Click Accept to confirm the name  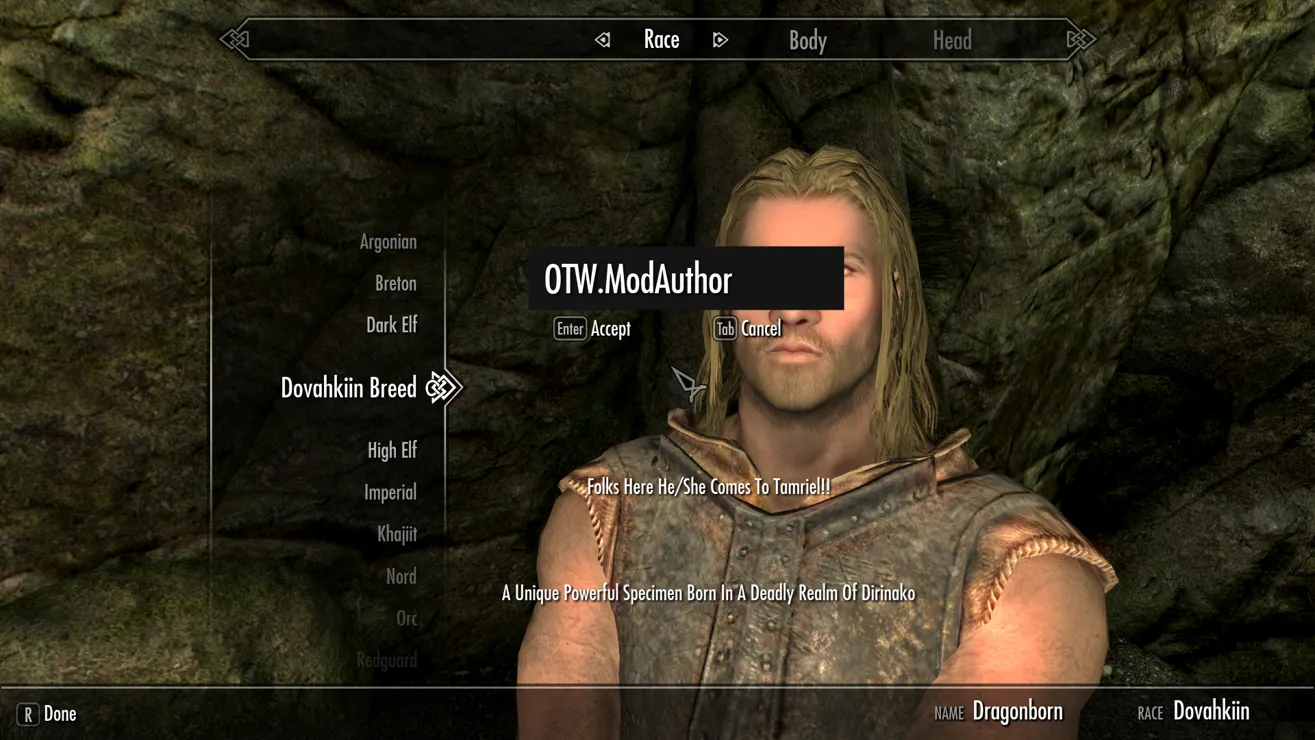(610, 328)
